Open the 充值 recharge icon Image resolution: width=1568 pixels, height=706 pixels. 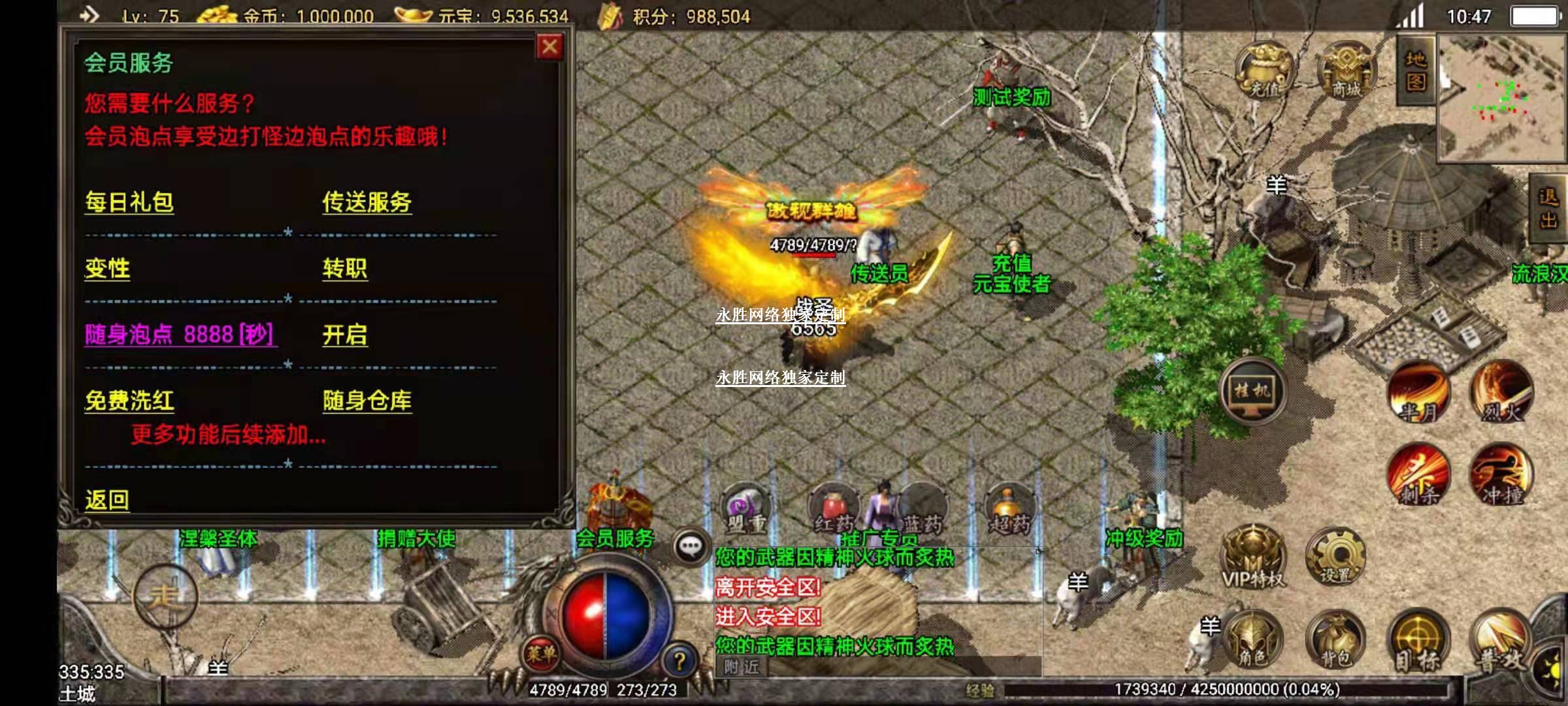click(x=1264, y=71)
